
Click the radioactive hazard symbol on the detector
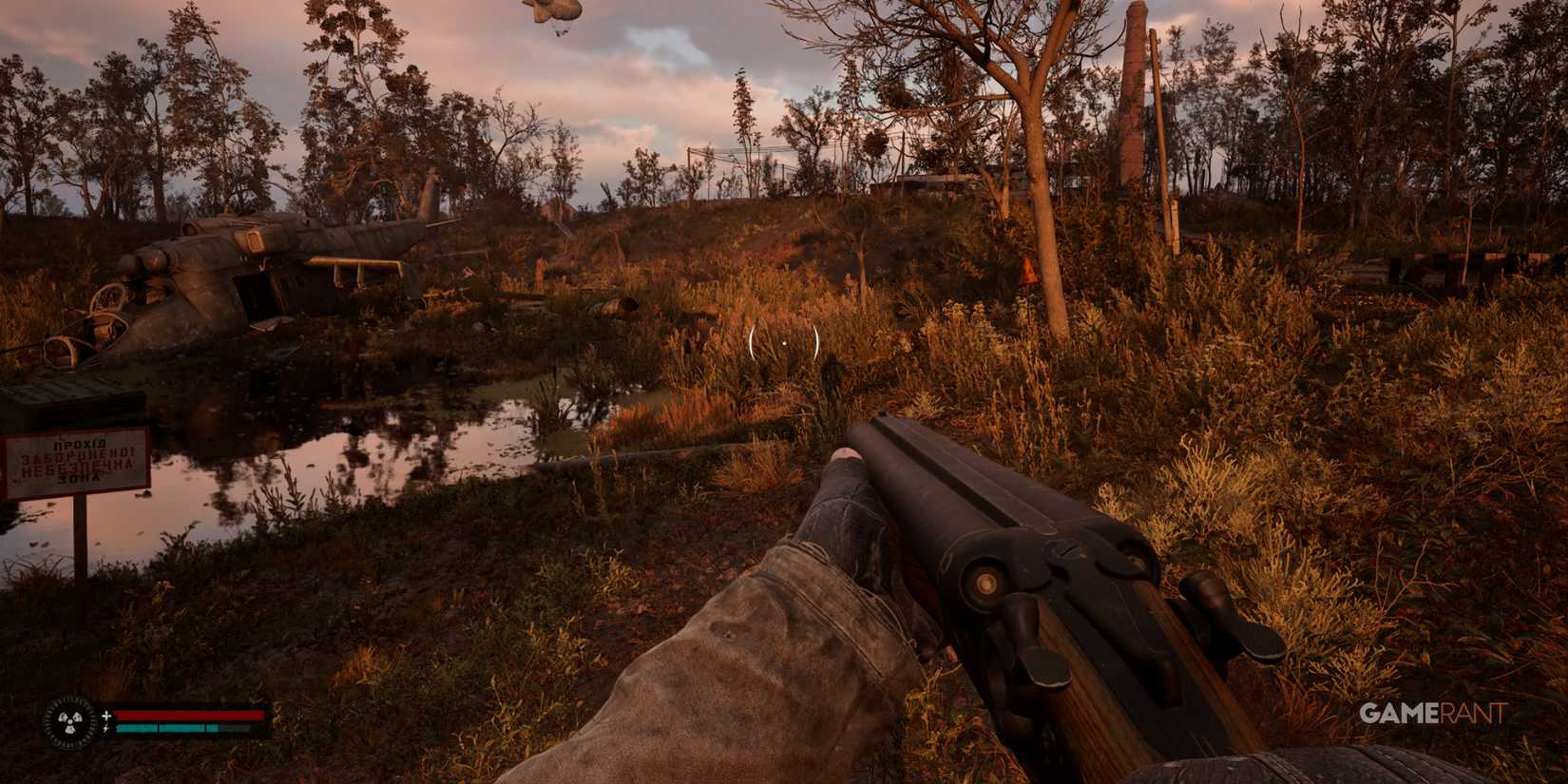(x=69, y=724)
